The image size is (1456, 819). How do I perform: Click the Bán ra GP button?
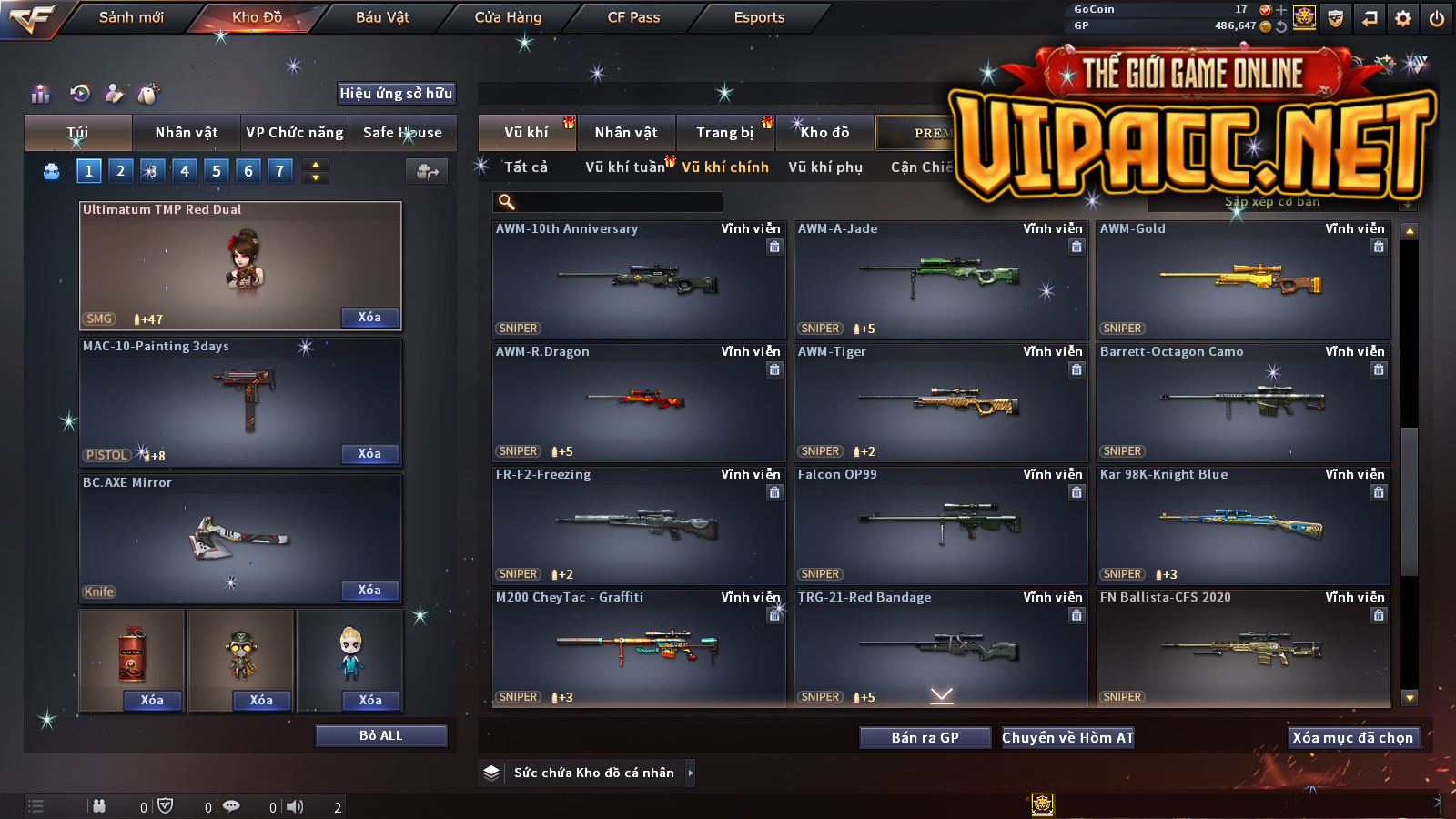pos(925,737)
